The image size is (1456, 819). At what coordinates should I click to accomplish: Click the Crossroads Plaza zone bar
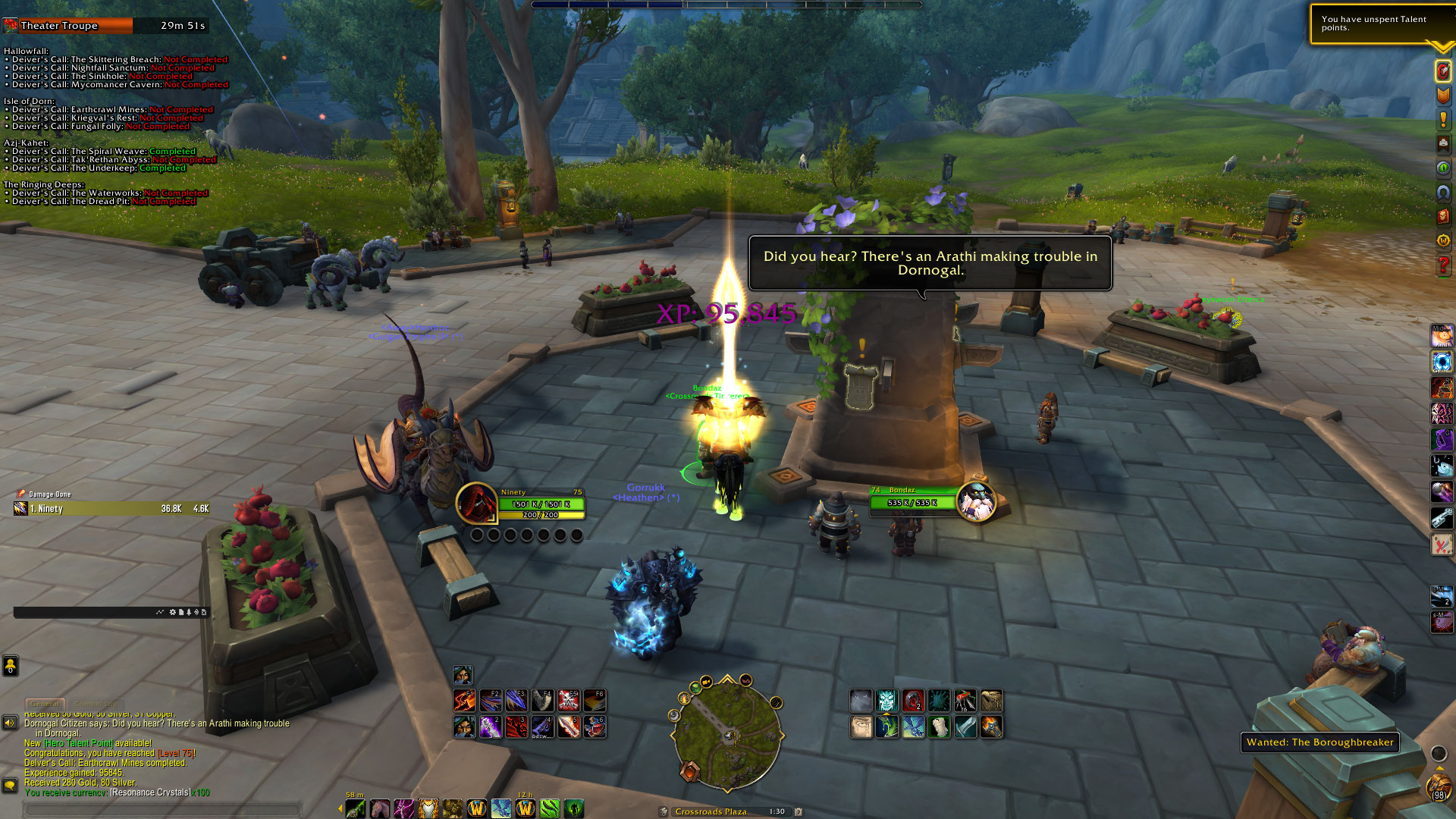tap(711, 811)
